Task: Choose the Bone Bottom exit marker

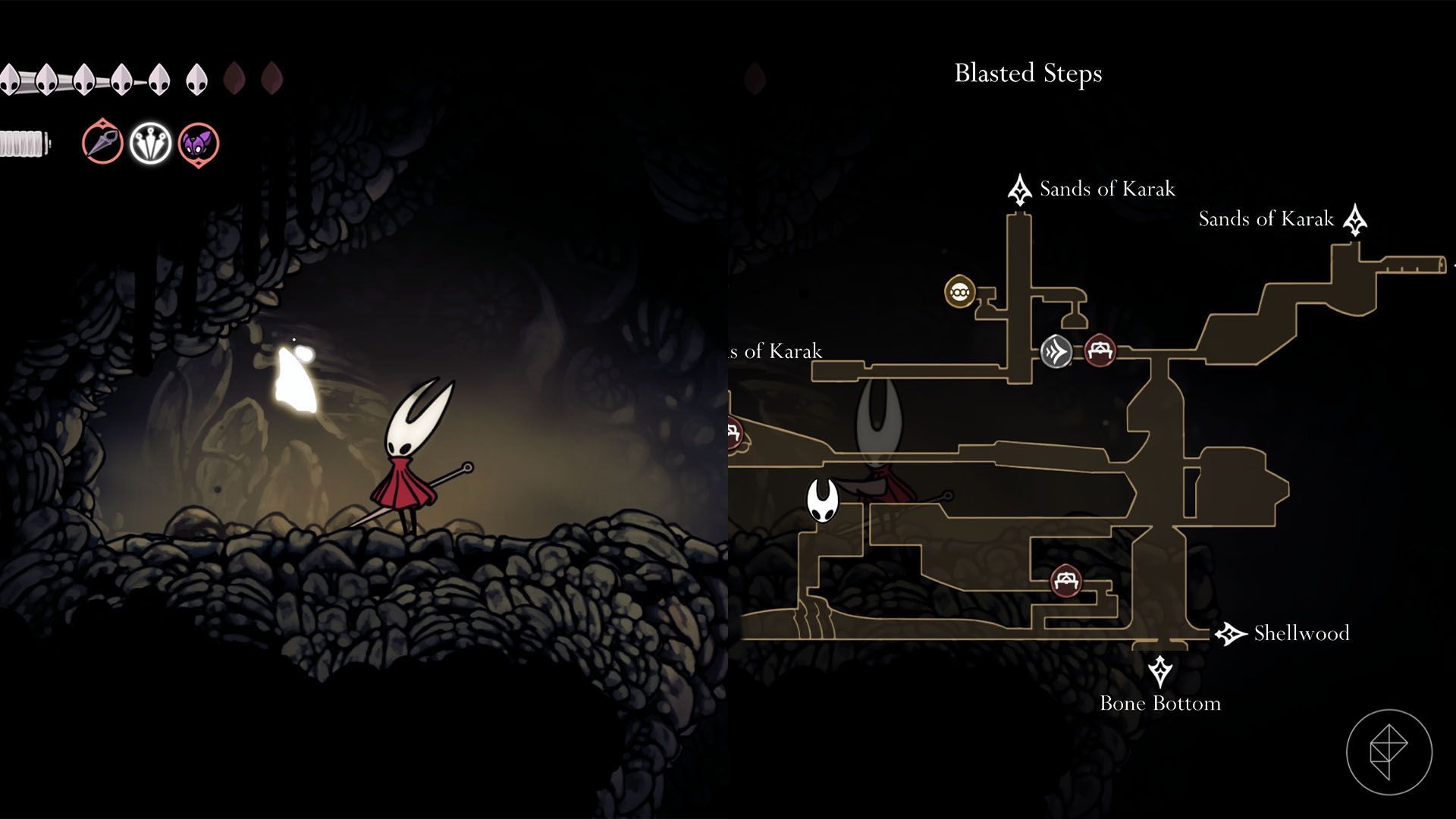Action: tap(1159, 672)
